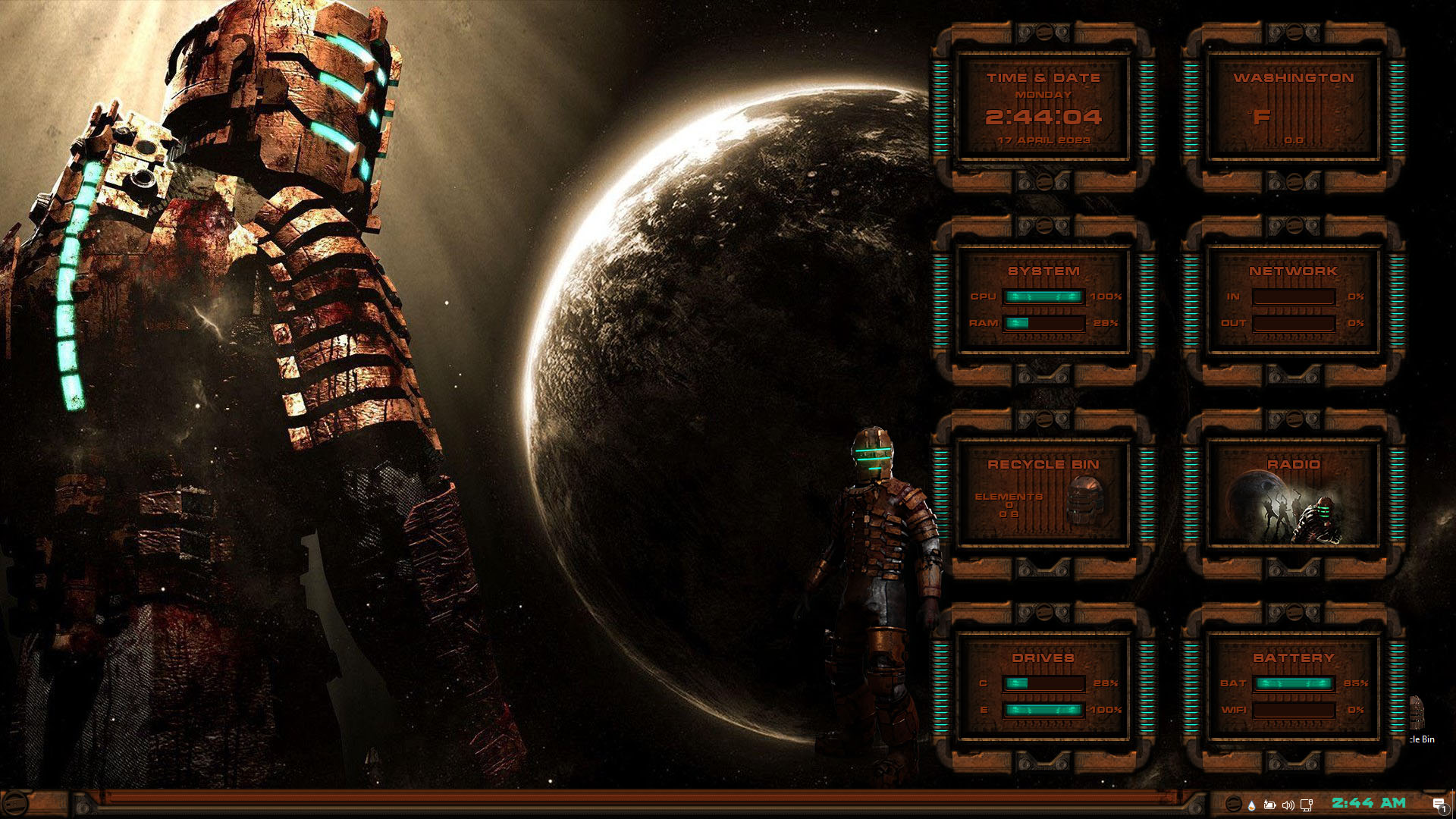Image resolution: width=1456 pixels, height=819 pixels.
Task: Show hidden tray icons round button
Action: pos(1233,805)
